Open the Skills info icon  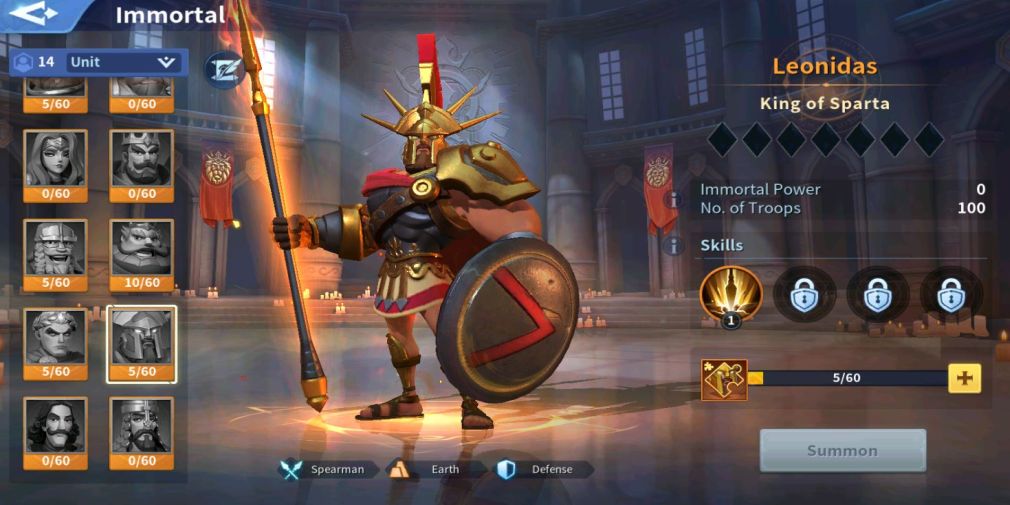click(676, 245)
